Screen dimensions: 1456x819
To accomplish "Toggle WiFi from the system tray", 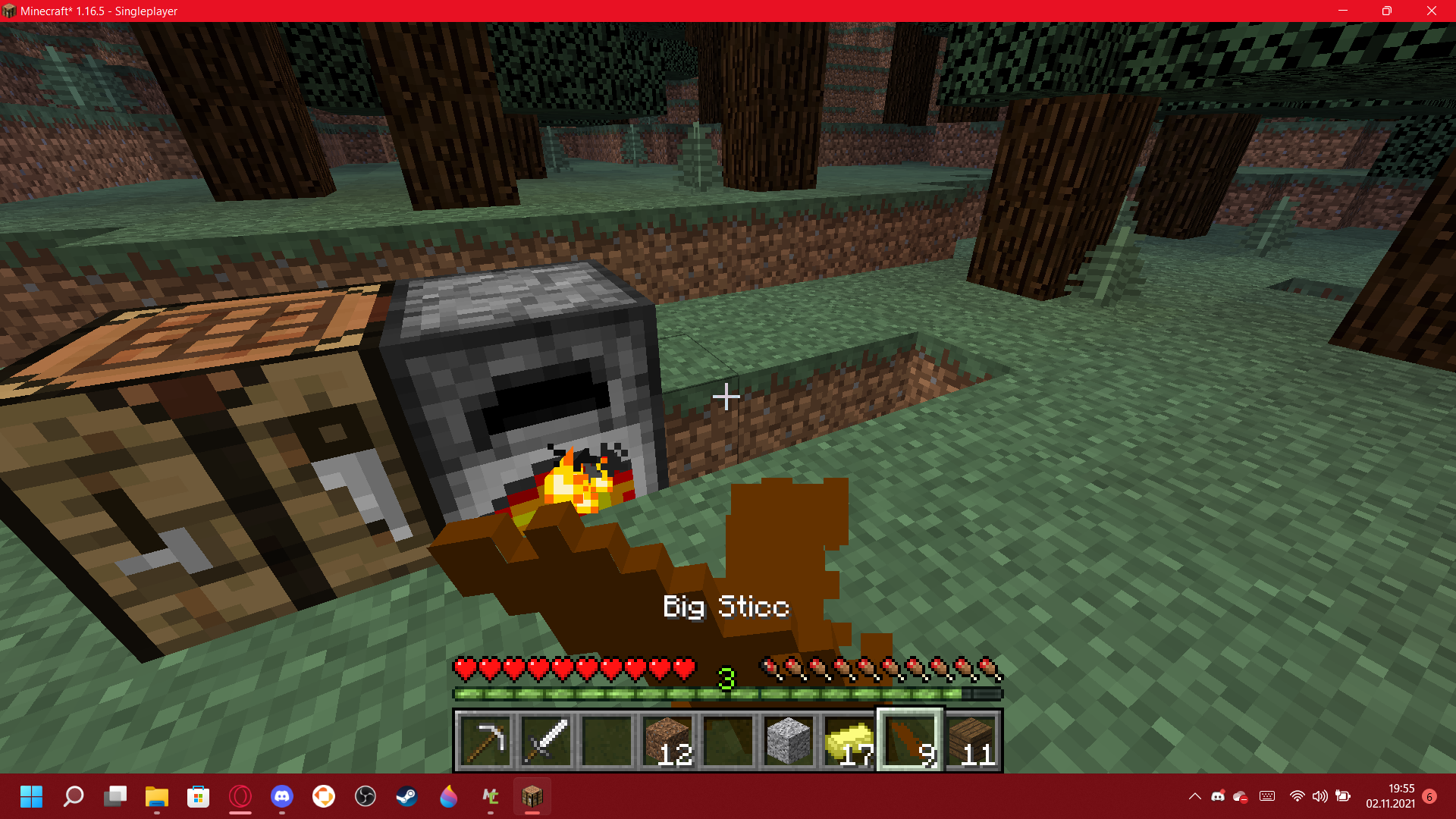I will [x=1298, y=796].
